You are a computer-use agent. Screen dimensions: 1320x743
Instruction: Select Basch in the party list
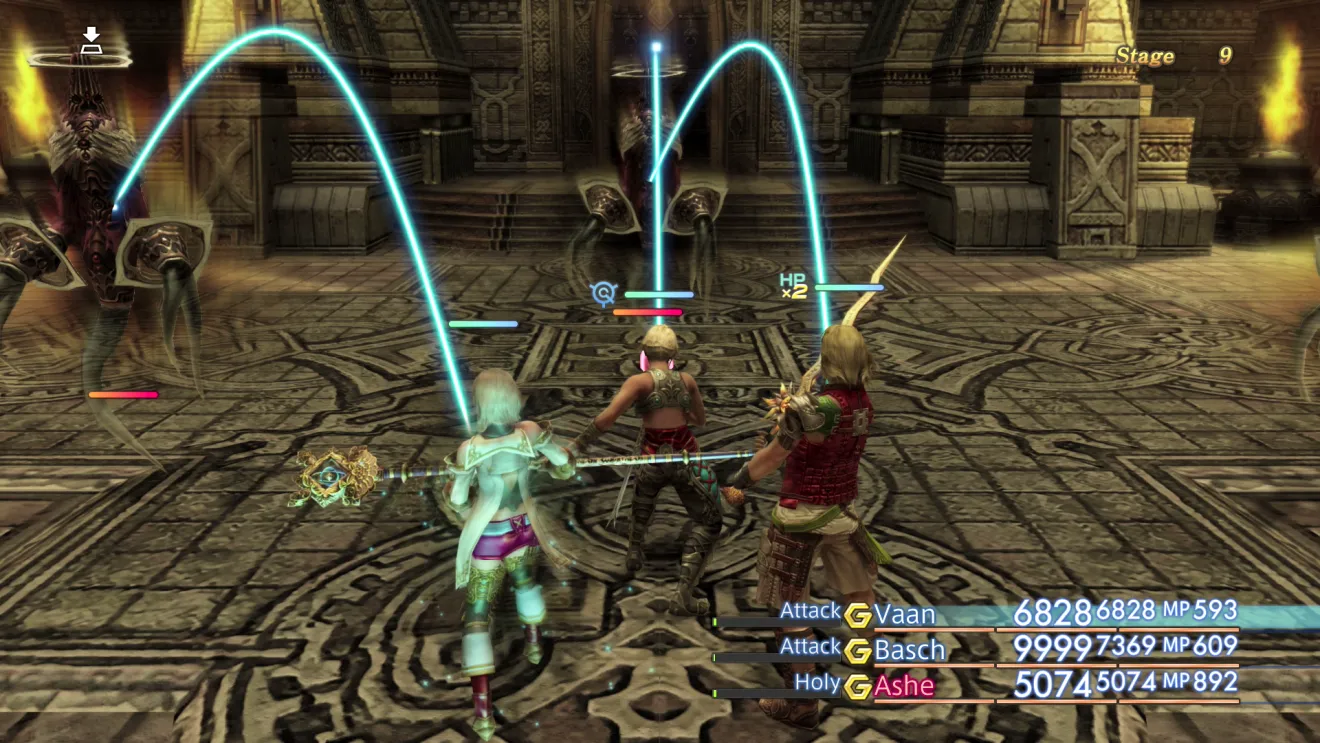click(x=909, y=650)
